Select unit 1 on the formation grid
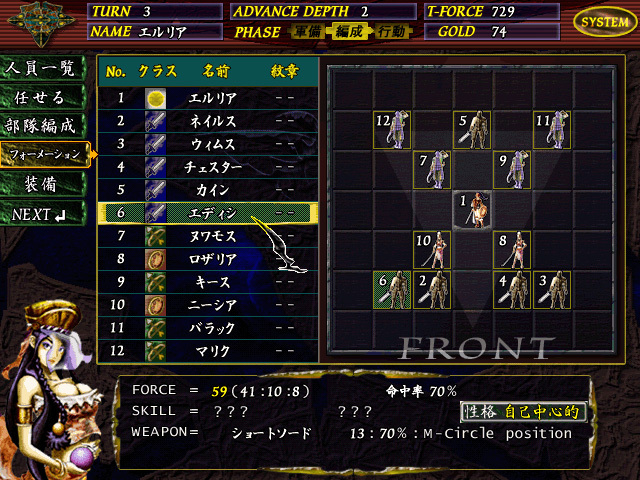This screenshot has width=640, height=480. pyautogui.click(x=473, y=210)
